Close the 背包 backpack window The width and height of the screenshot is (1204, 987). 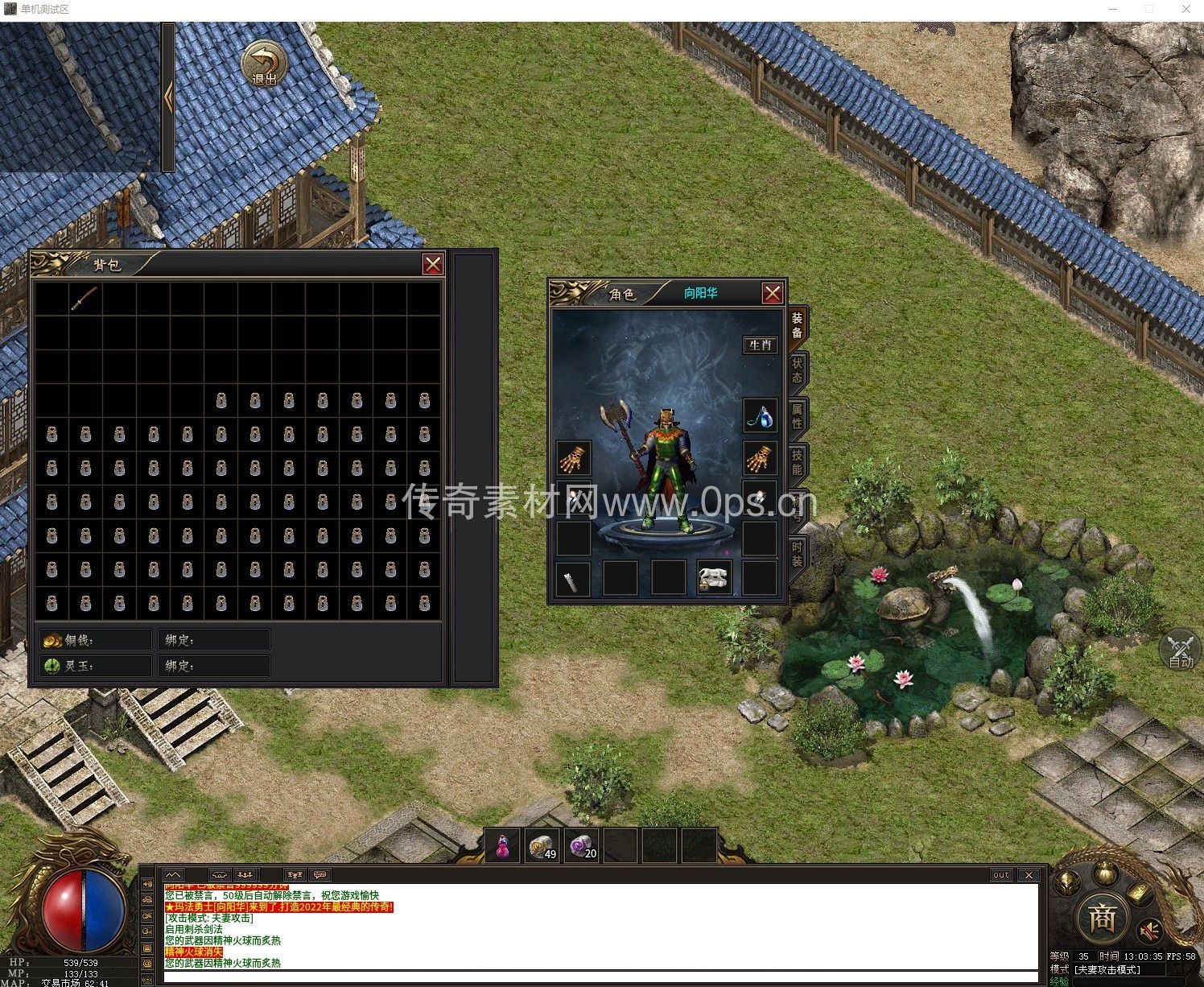tap(433, 265)
